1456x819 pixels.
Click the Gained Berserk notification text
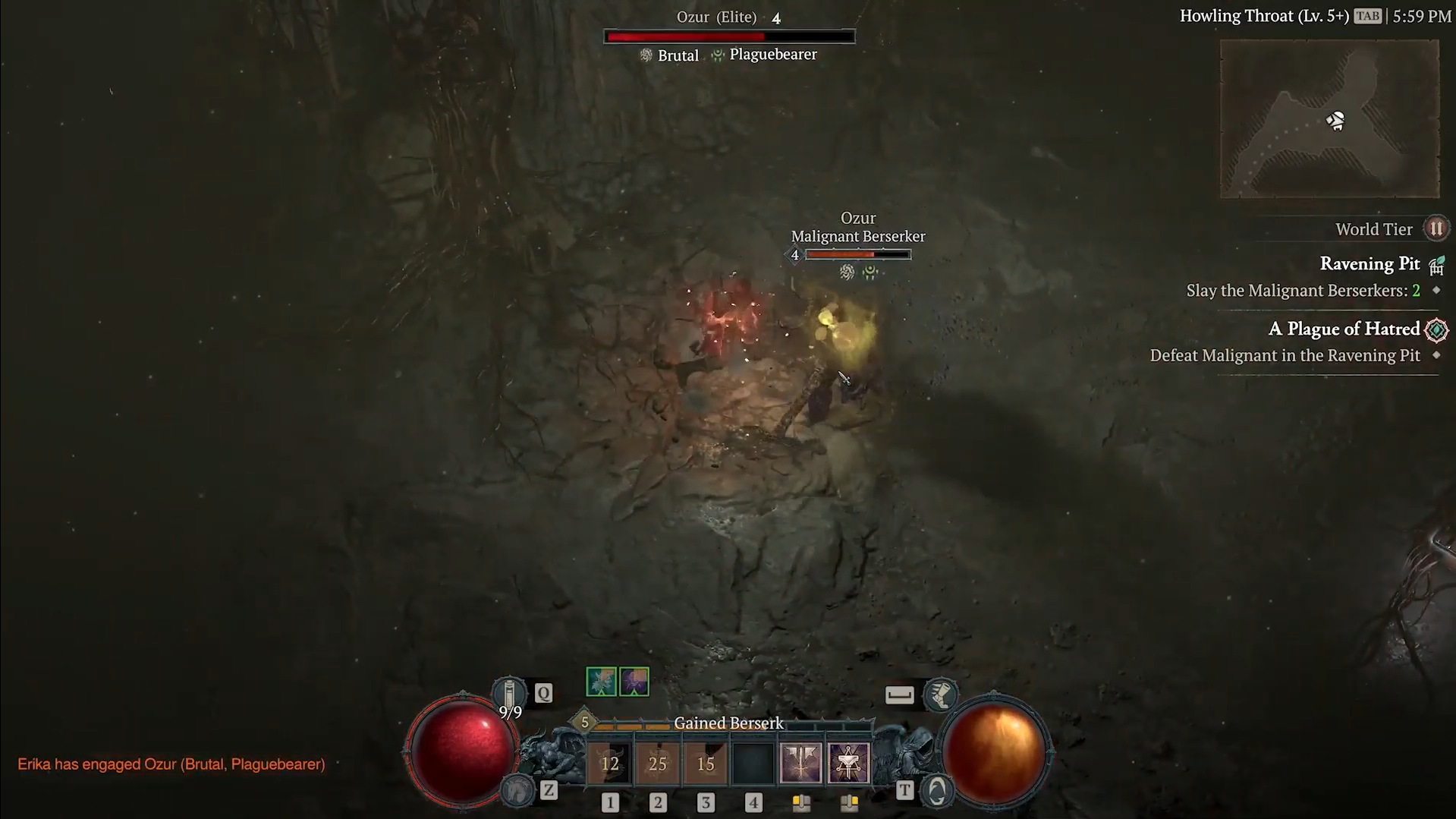pos(728,723)
